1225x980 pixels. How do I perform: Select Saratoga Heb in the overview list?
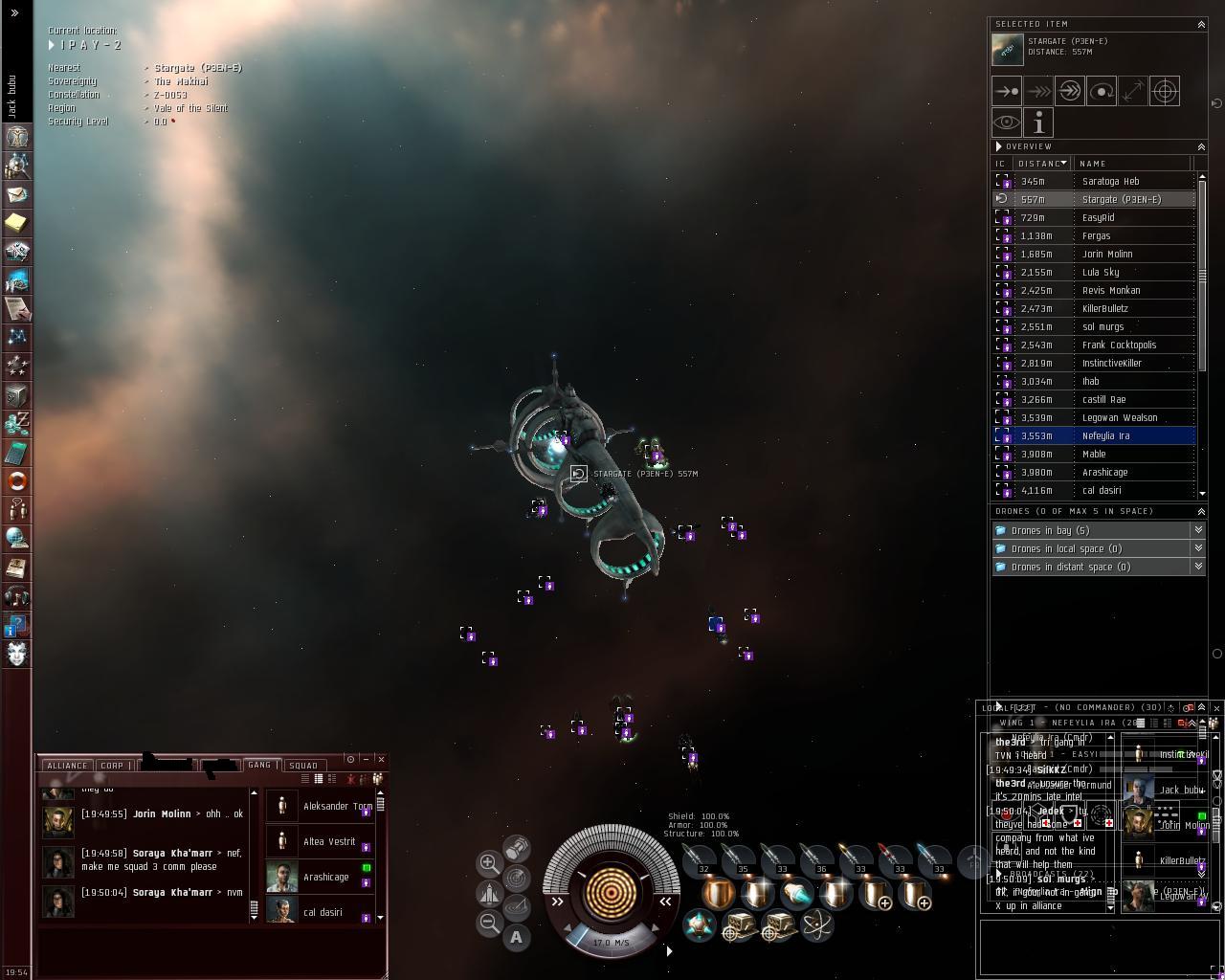[x=1110, y=181]
